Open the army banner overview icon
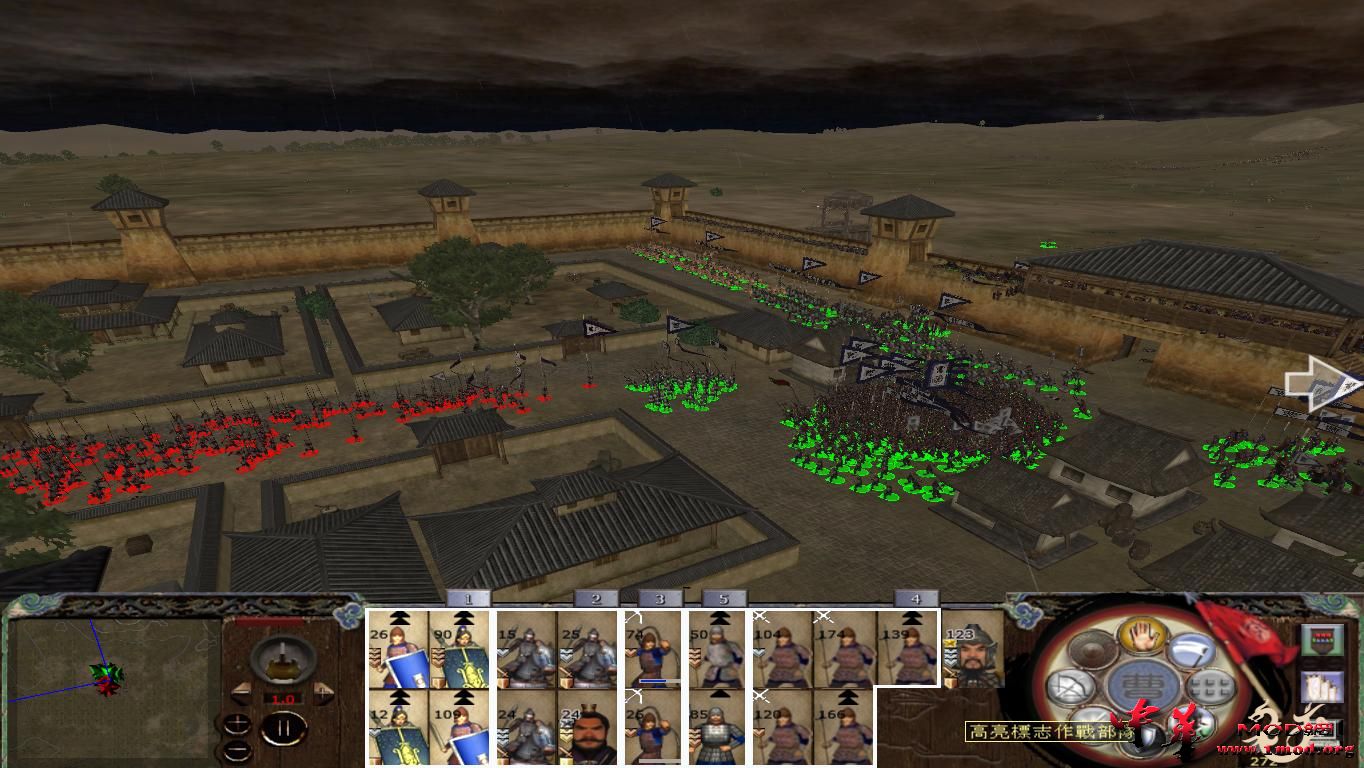This screenshot has height=768, width=1364. [x=1322, y=639]
